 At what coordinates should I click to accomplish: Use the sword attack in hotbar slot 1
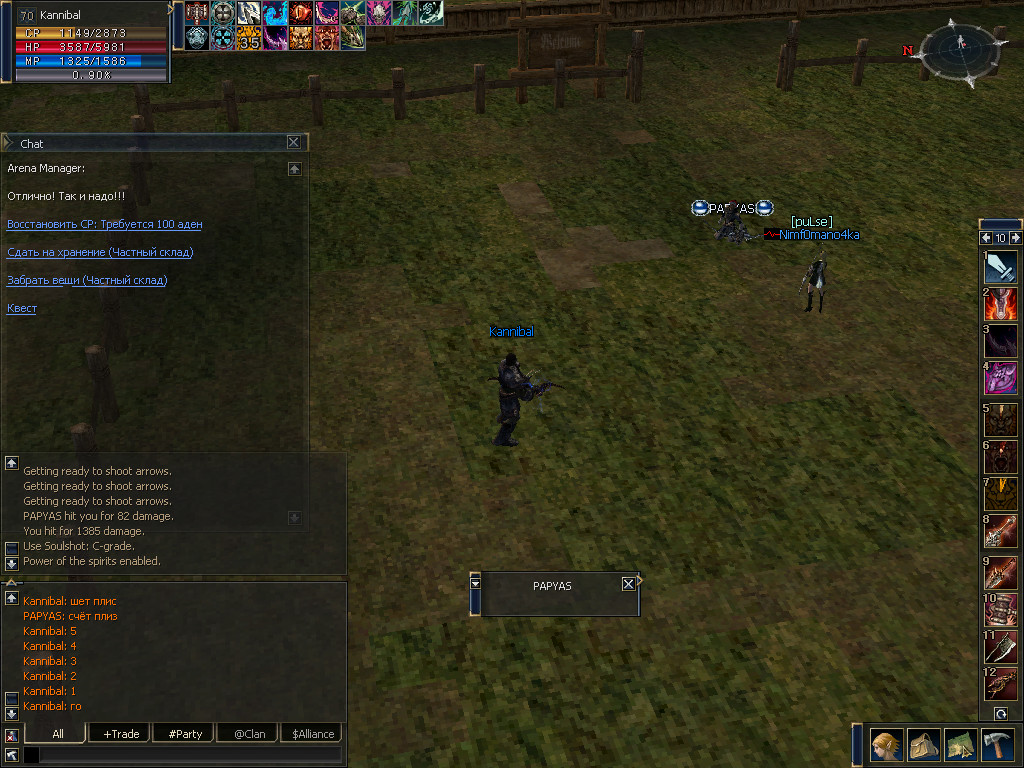coord(1000,267)
